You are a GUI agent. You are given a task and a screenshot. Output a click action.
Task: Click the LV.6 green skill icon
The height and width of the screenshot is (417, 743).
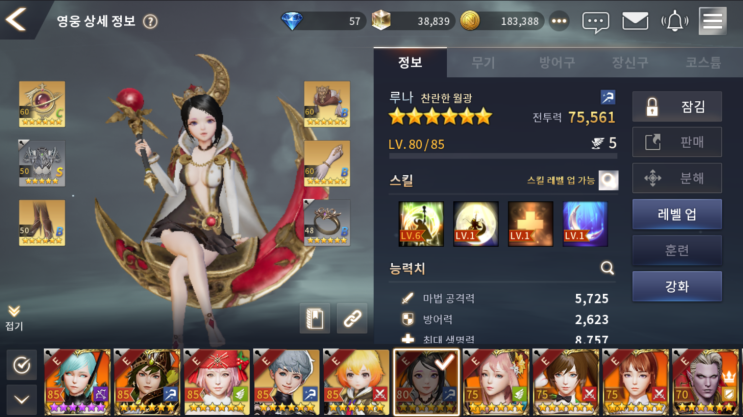tap(421, 223)
